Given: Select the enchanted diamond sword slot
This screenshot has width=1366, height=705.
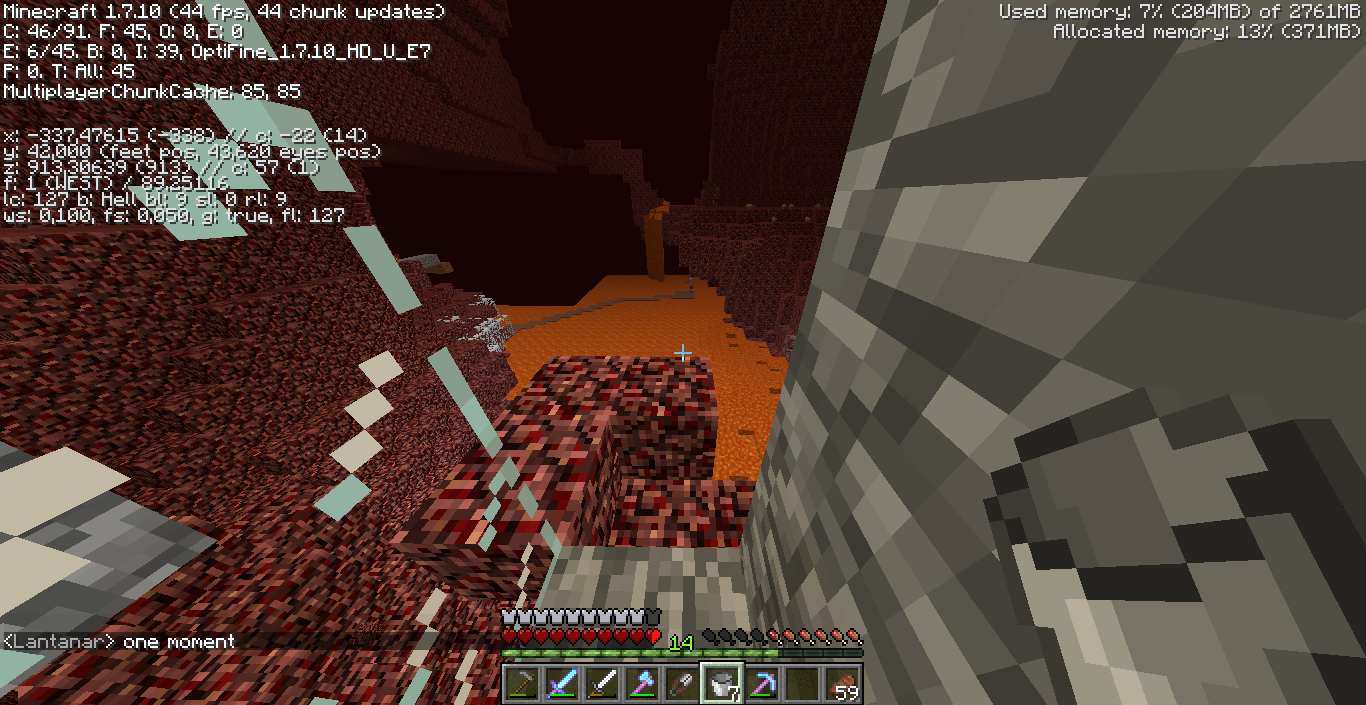Looking at the screenshot, I should tap(562, 684).
